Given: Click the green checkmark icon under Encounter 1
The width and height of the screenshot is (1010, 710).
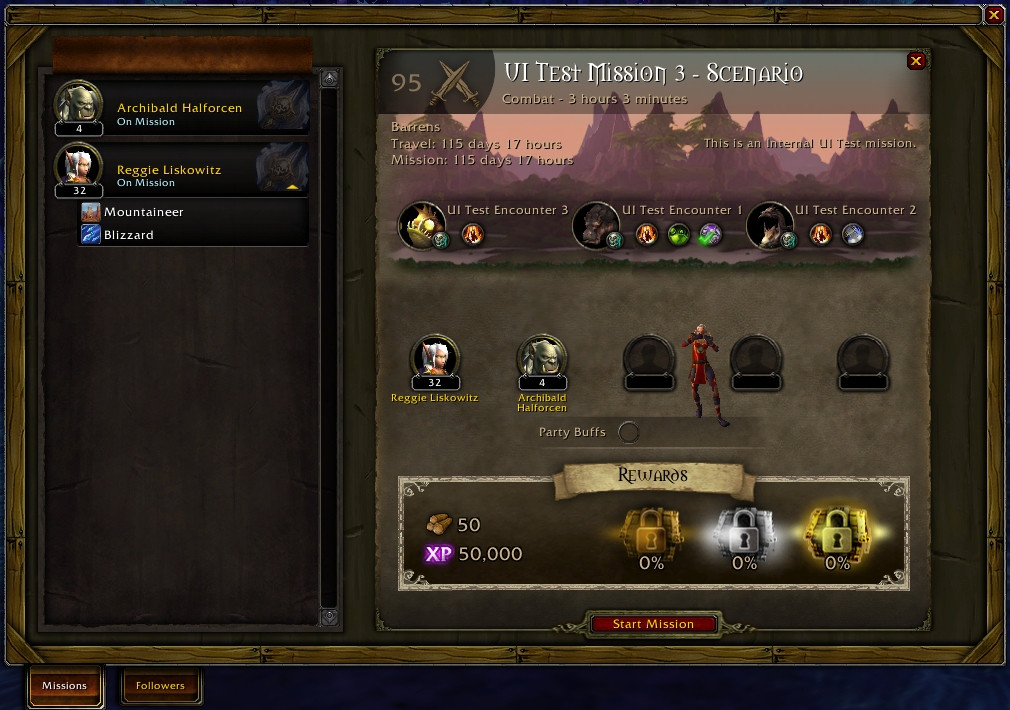Looking at the screenshot, I should pyautogui.click(x=709, y=234).
